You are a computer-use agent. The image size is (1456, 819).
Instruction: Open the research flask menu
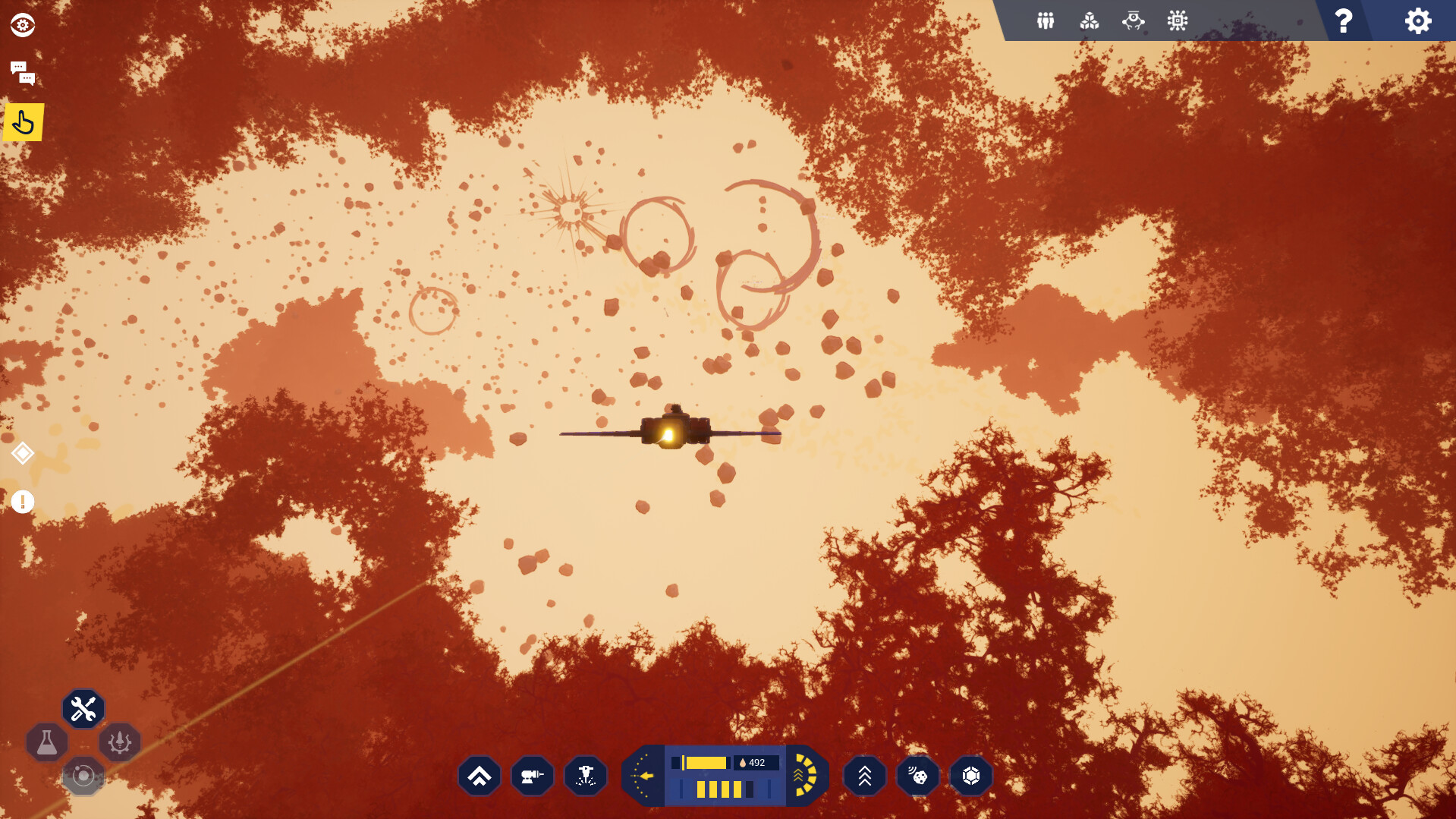(x=47, y=742)
